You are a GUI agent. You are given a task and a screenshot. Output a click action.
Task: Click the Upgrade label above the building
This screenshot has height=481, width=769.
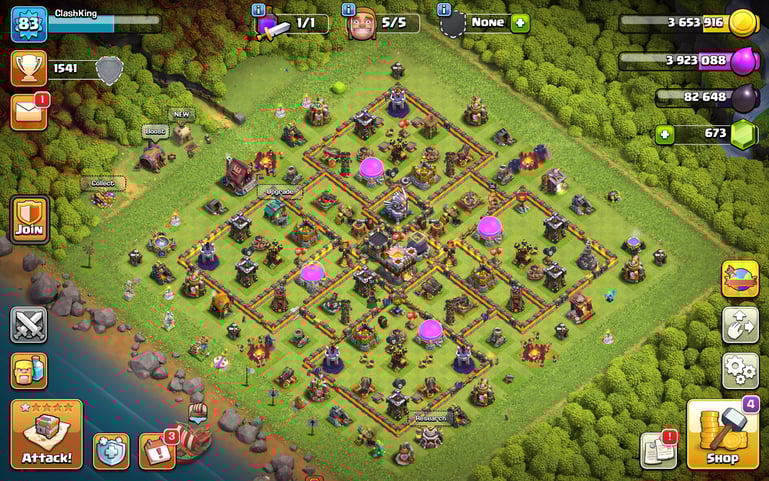tap(278, 191)
